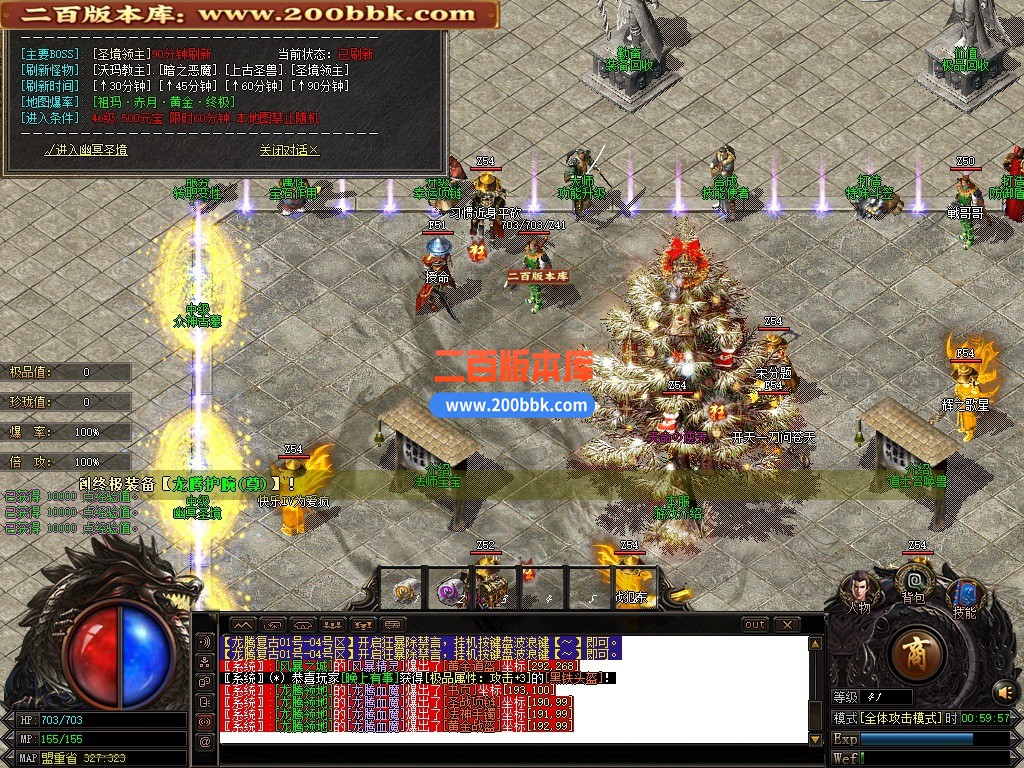Viewport: 1024px width, 768px height.
Task: Click the 进入幽冥圣境 dialogue link
Action: [x=87, y=150]
